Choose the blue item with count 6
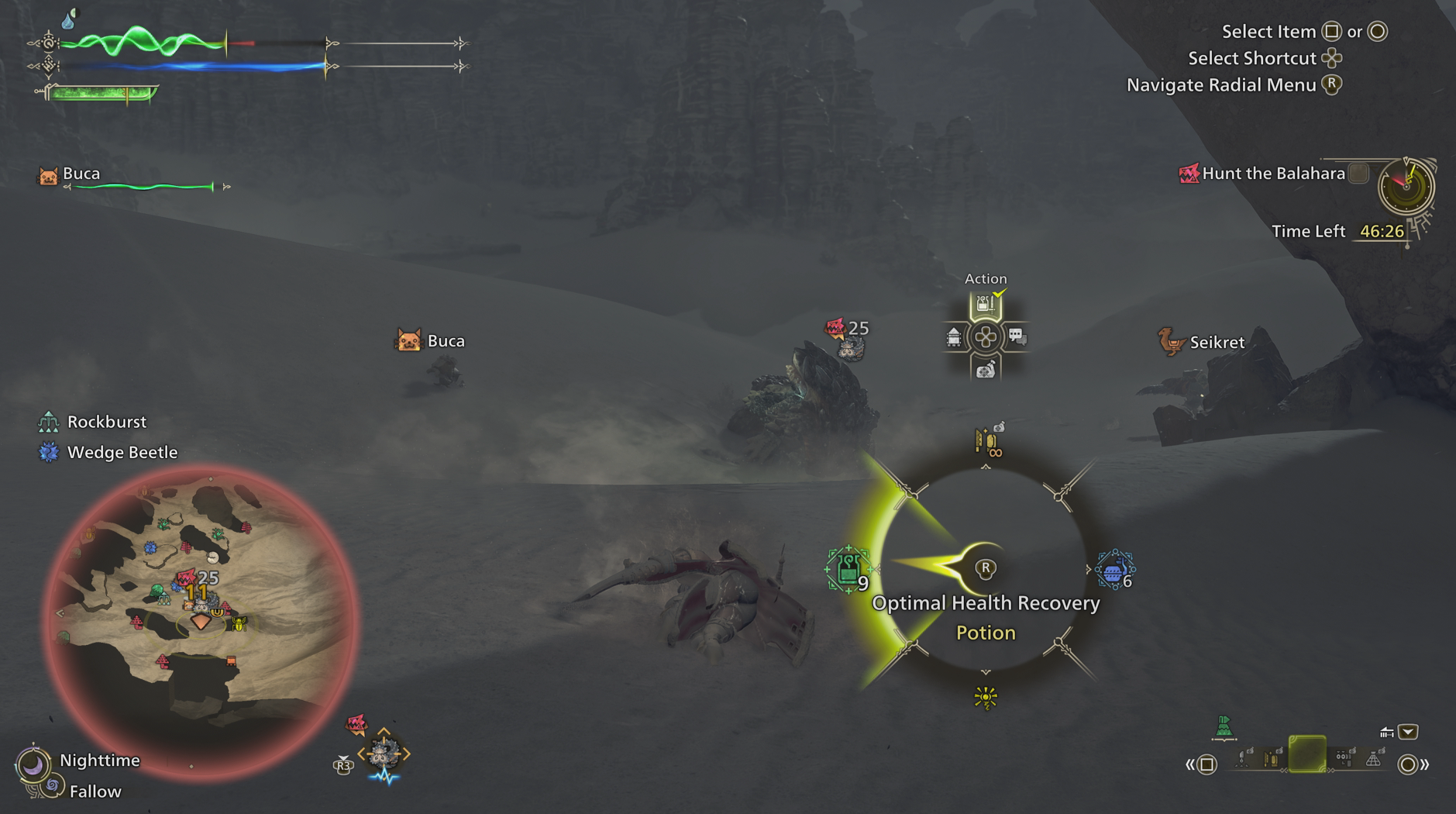This screenshot has height=814, width=1456. tap(1114, 571)
